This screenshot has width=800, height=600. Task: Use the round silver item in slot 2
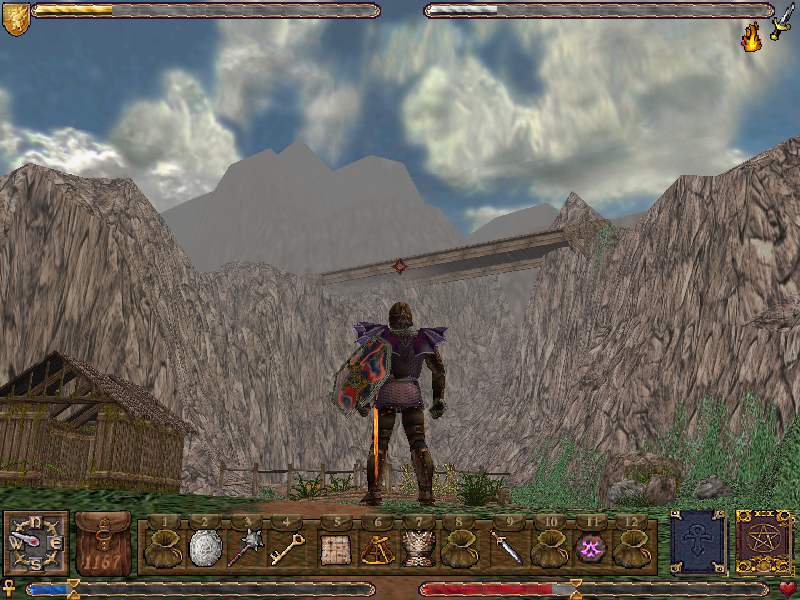click(x=204, y=548)
